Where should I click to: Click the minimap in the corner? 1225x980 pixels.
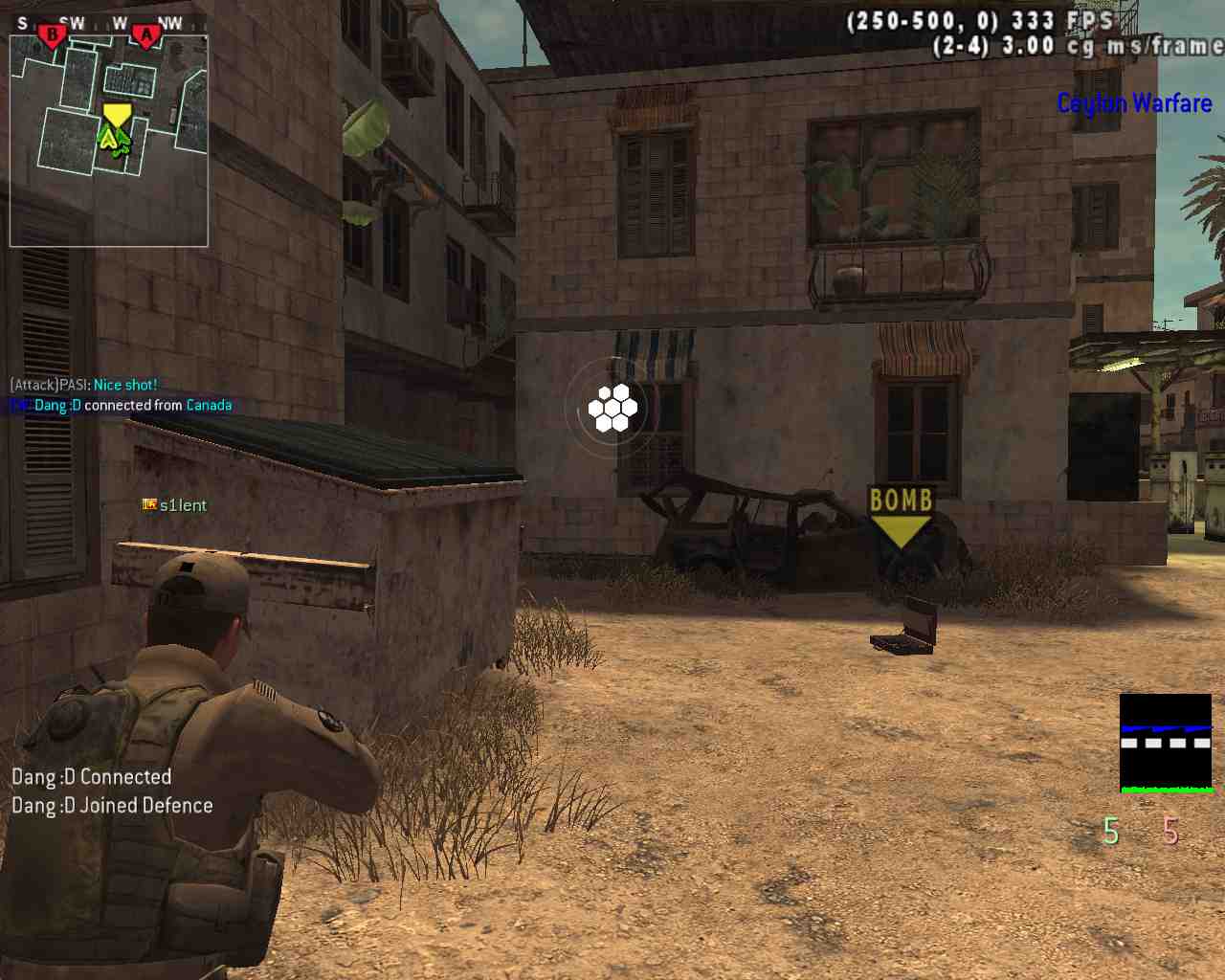(109, 141)
